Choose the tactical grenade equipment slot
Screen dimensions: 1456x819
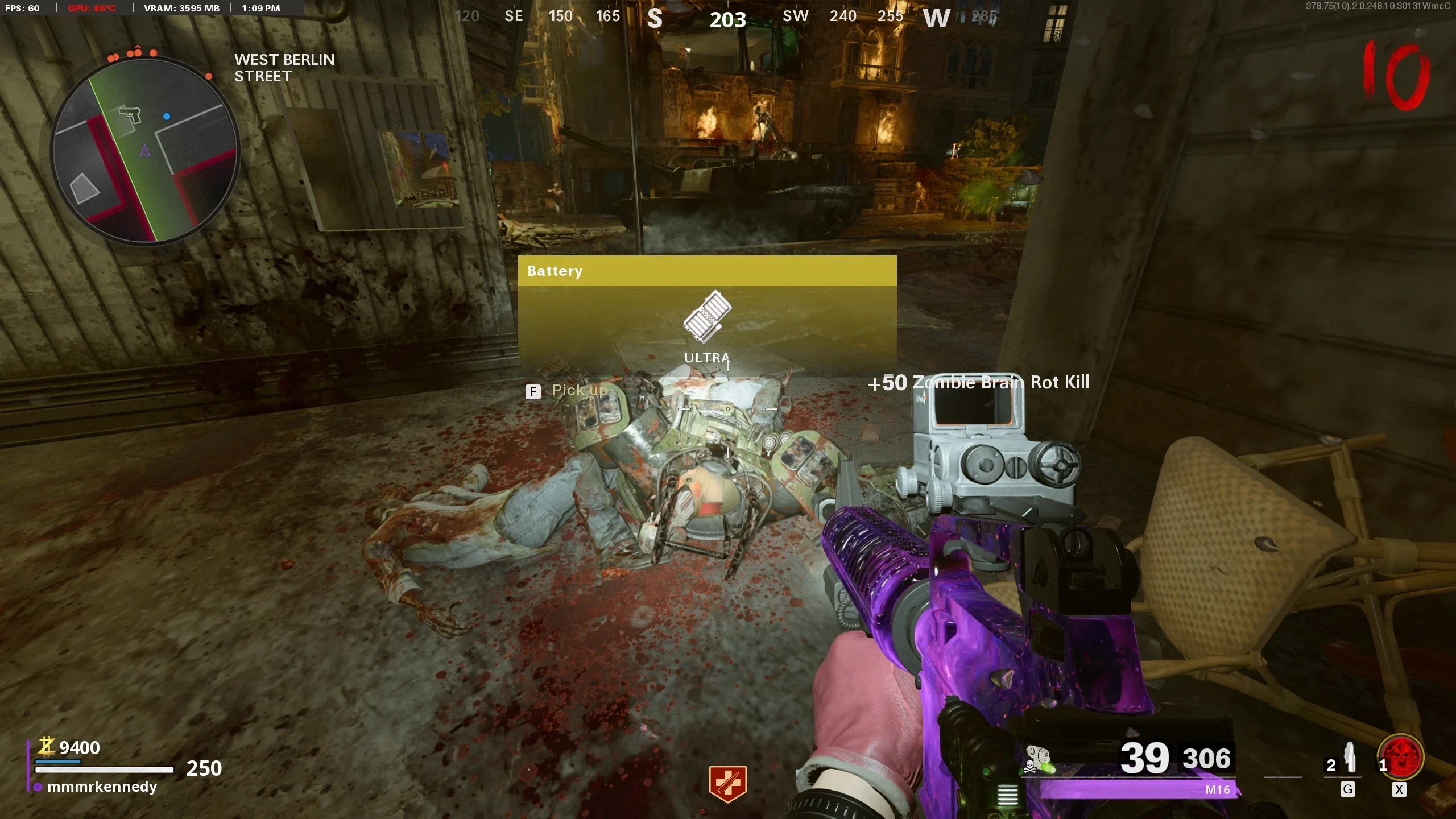point(1349,759)
